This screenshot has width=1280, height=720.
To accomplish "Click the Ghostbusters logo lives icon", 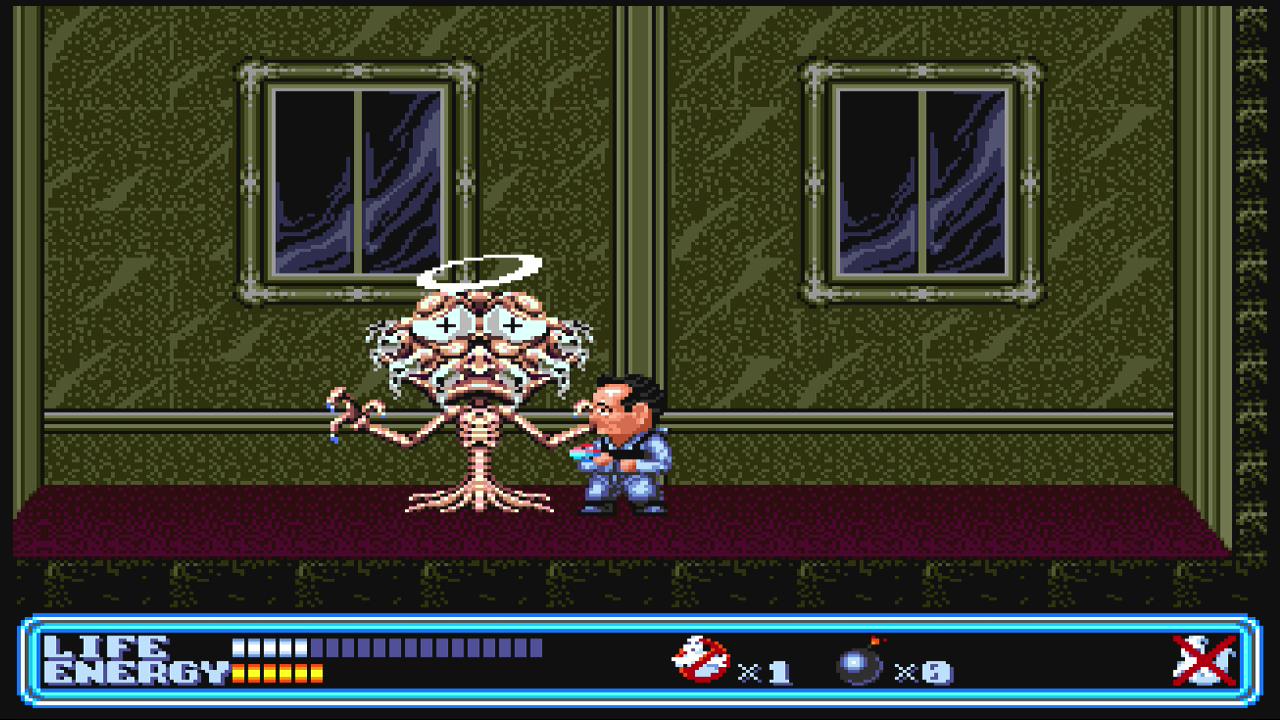I will coord(701,660).
